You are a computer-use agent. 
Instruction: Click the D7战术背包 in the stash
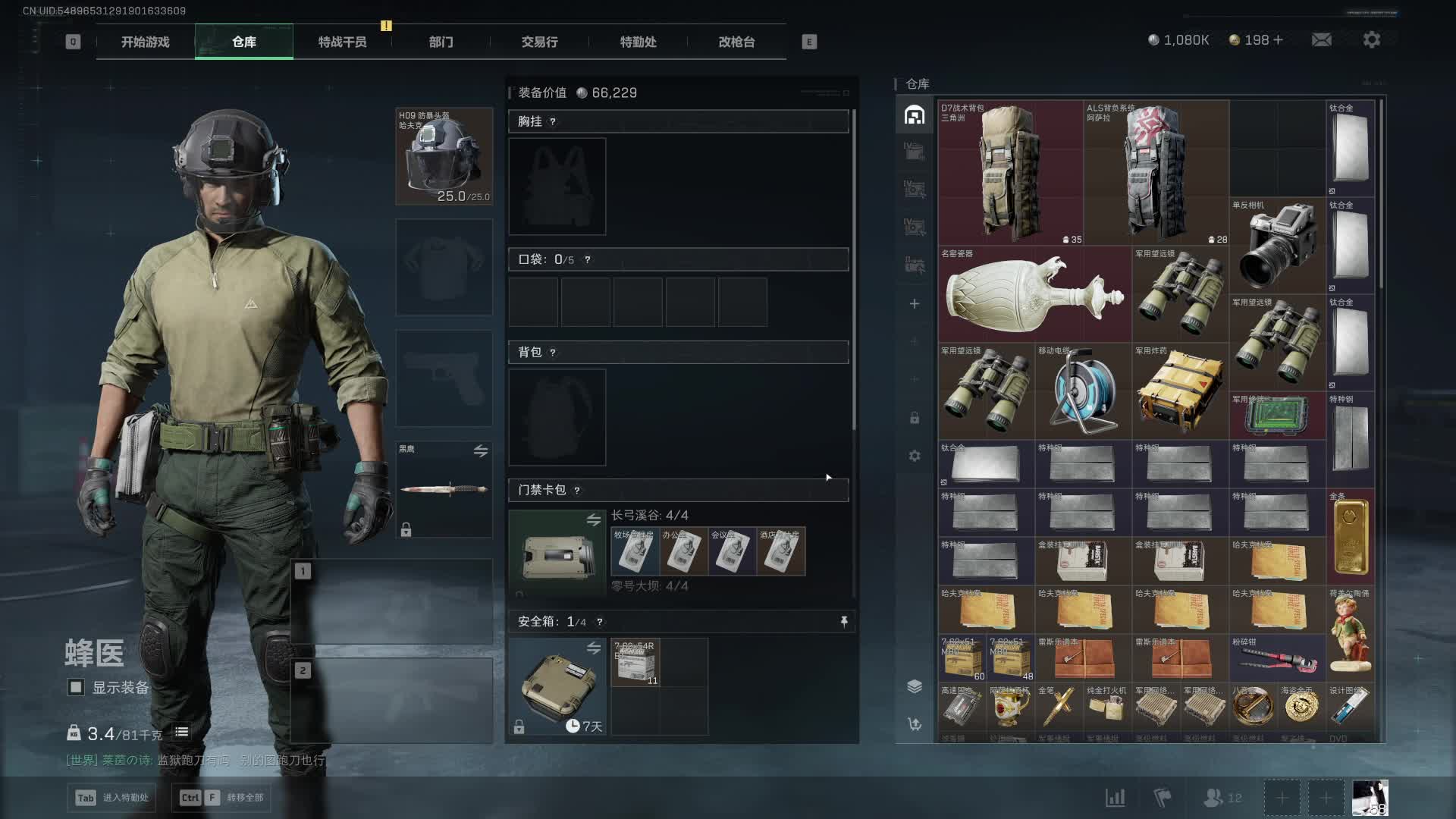click(1010, 173)
